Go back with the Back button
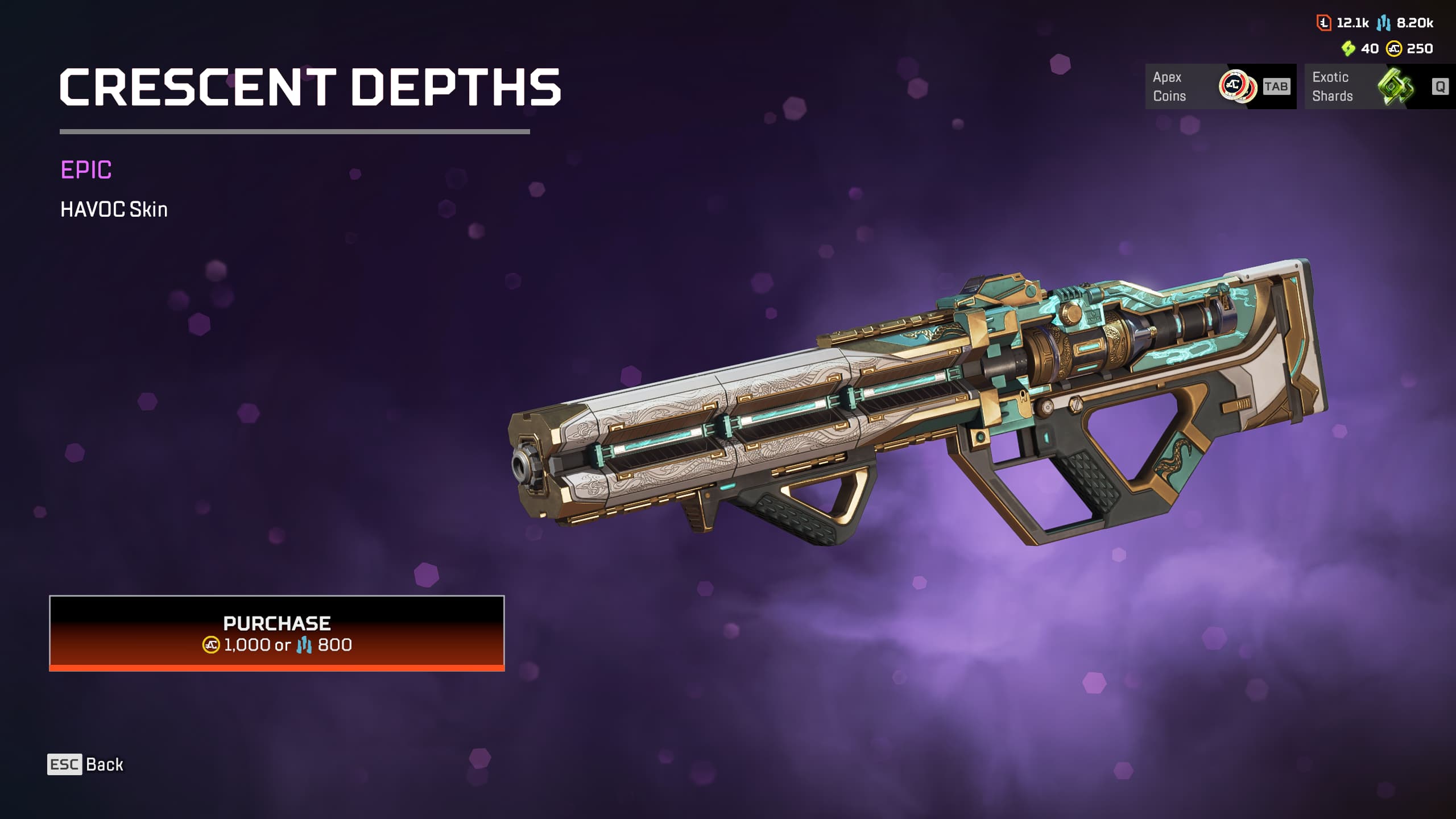 click(x=86, y=764)
